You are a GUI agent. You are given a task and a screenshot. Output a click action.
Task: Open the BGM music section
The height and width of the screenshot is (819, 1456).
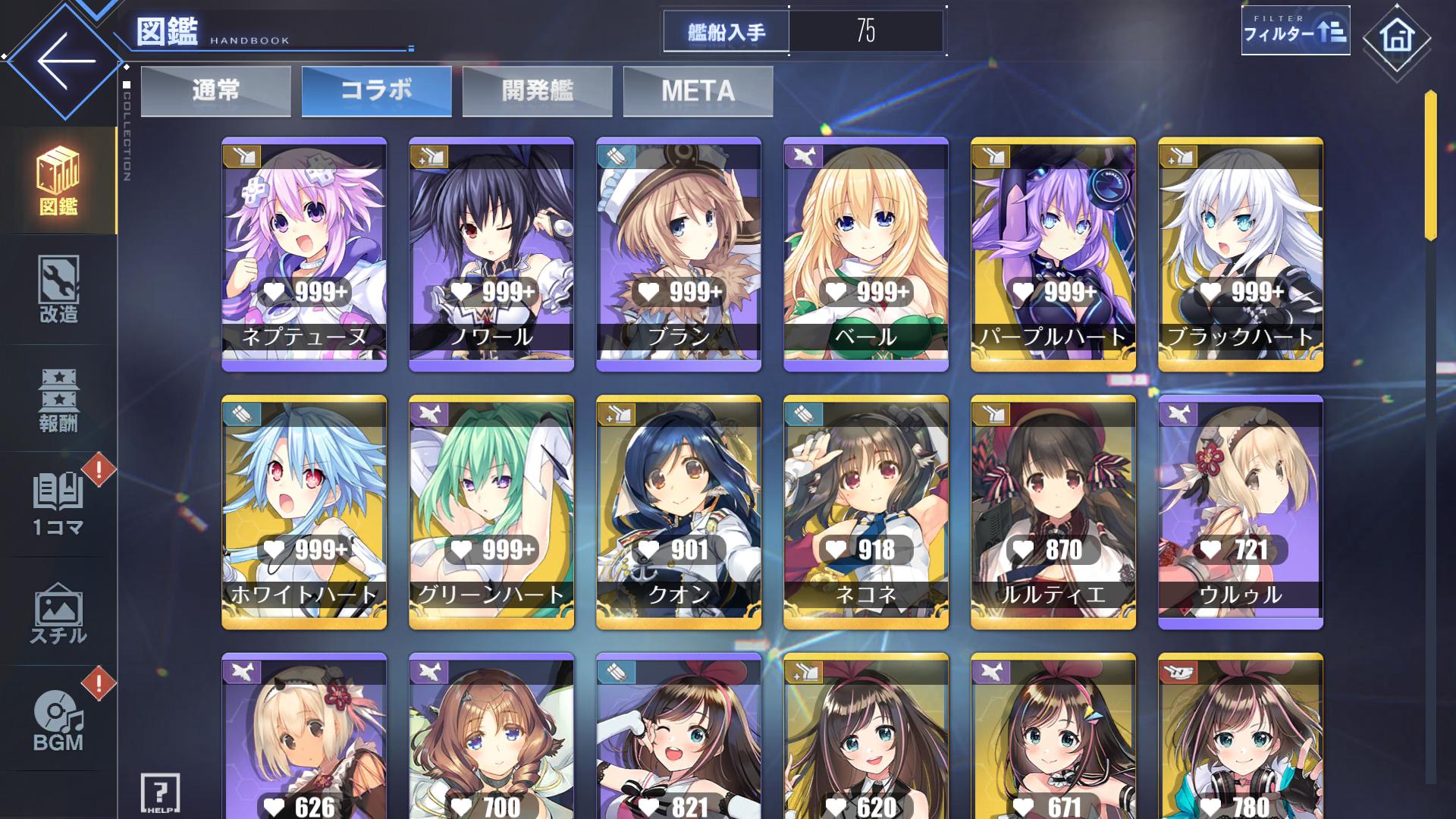tap(58, 720)
